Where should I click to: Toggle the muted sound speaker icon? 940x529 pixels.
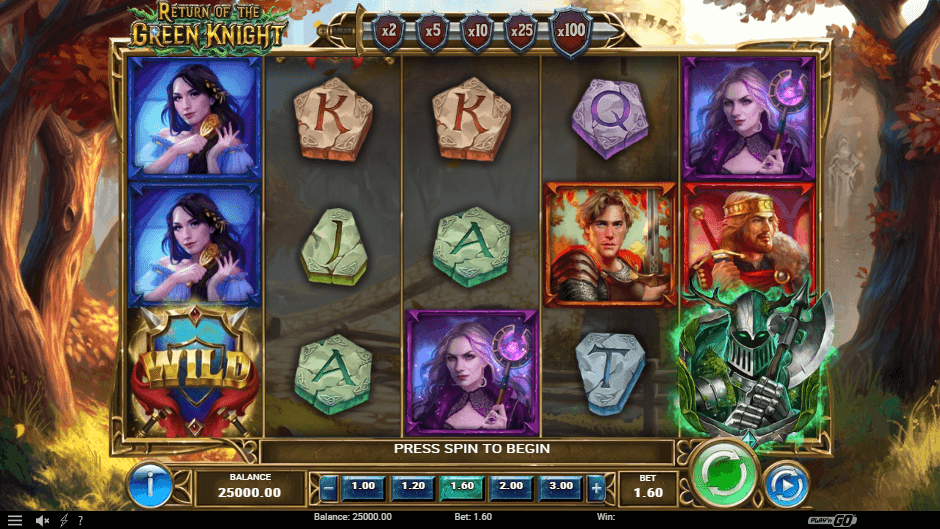(43, 521)
